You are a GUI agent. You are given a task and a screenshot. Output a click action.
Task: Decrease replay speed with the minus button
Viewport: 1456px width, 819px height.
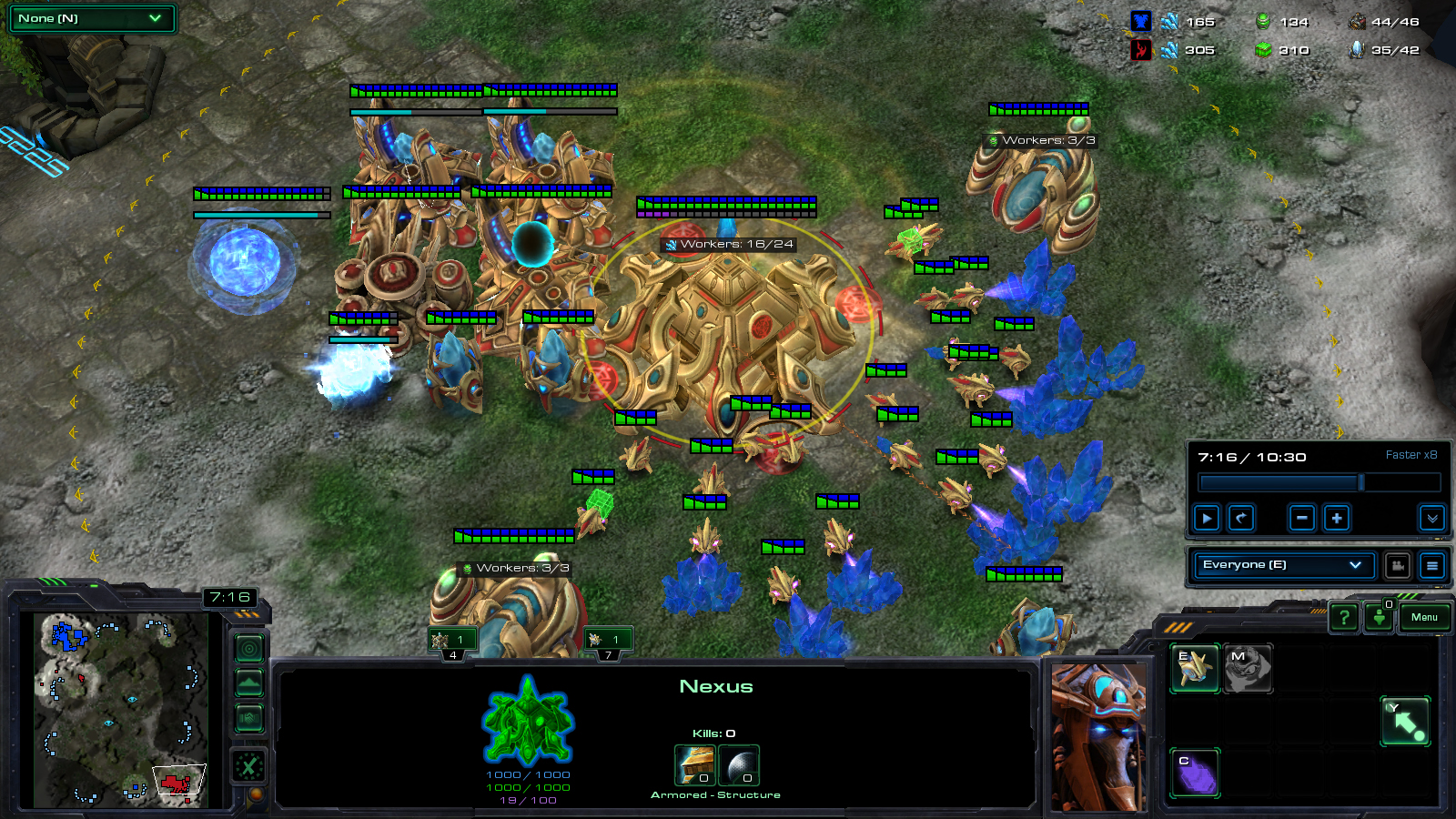click(x=1302, y=518)
